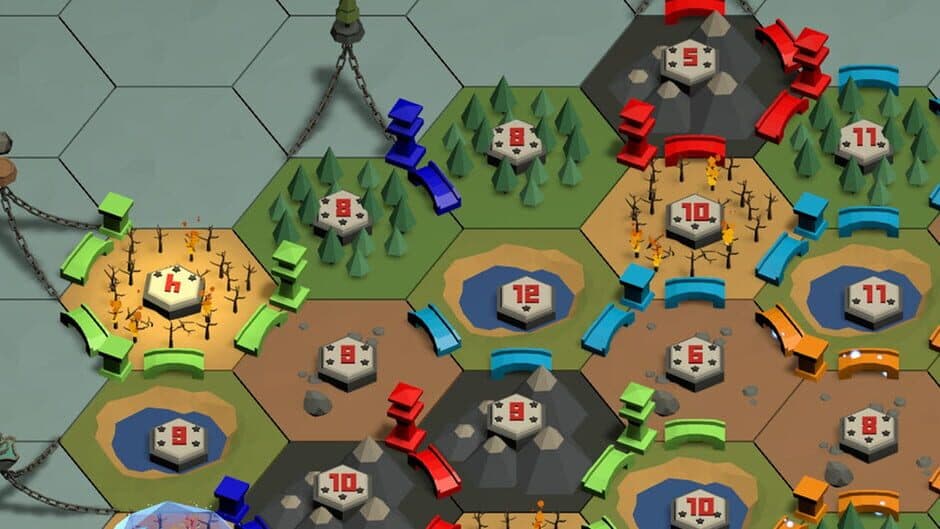Choose the brown dirt tile numbered 6

695,359
